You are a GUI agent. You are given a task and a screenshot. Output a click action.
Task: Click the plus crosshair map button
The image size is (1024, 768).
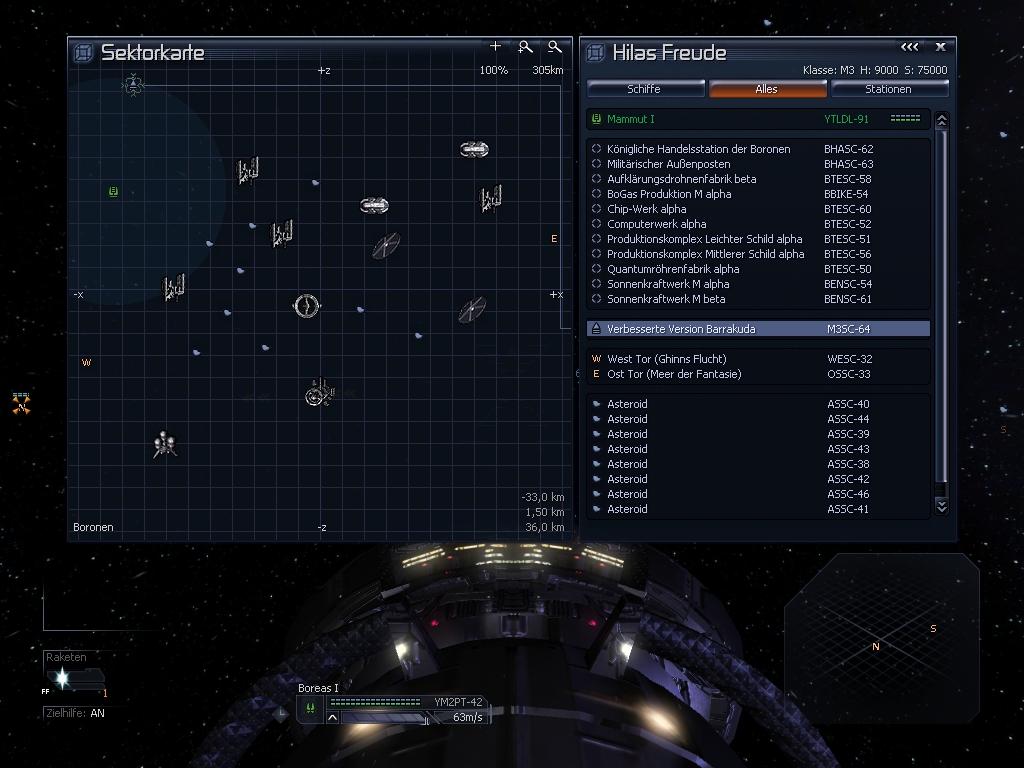click(495, 47)
